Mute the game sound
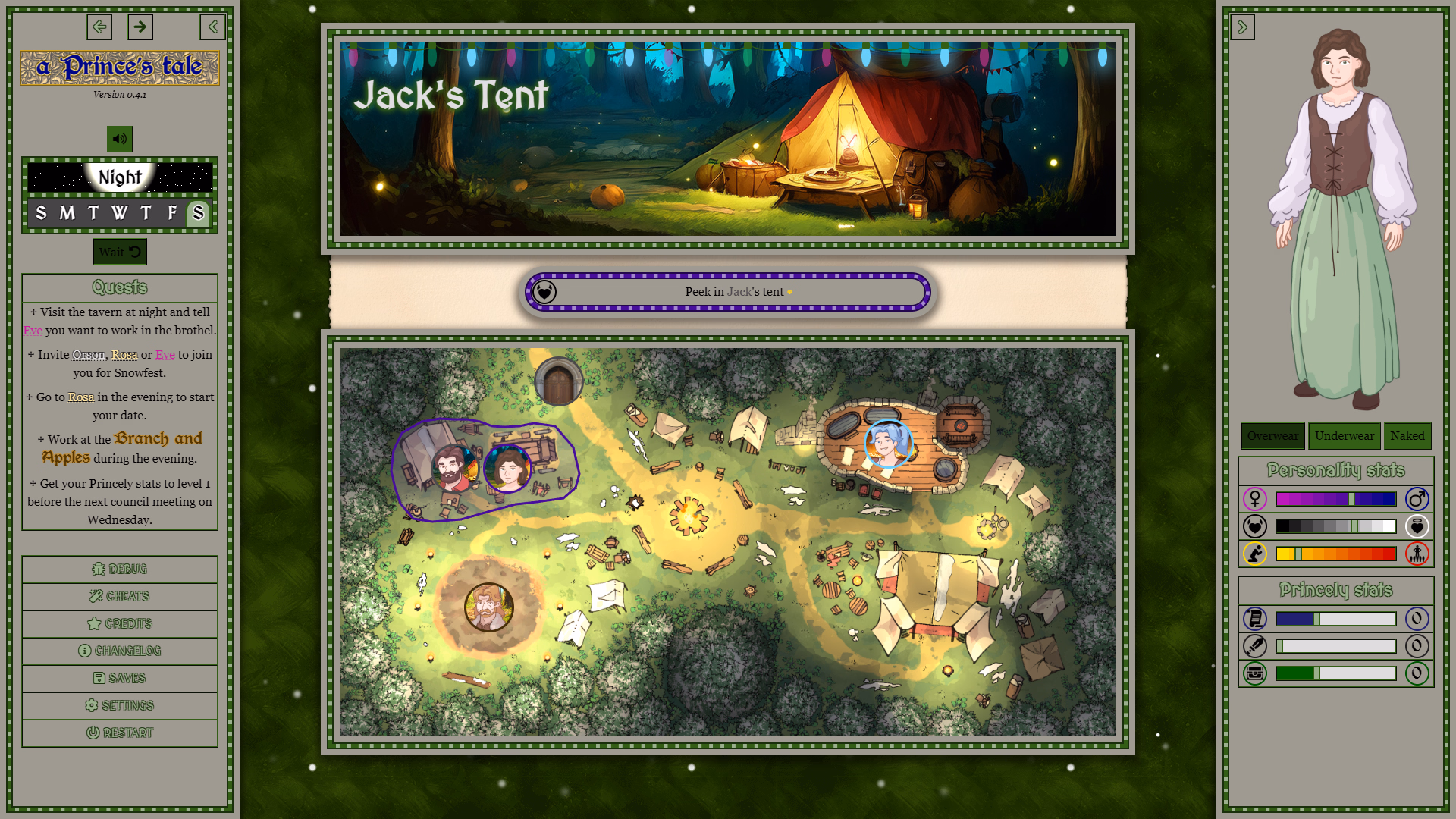The width and height of the screenshot is (1456, 819). 119,140
